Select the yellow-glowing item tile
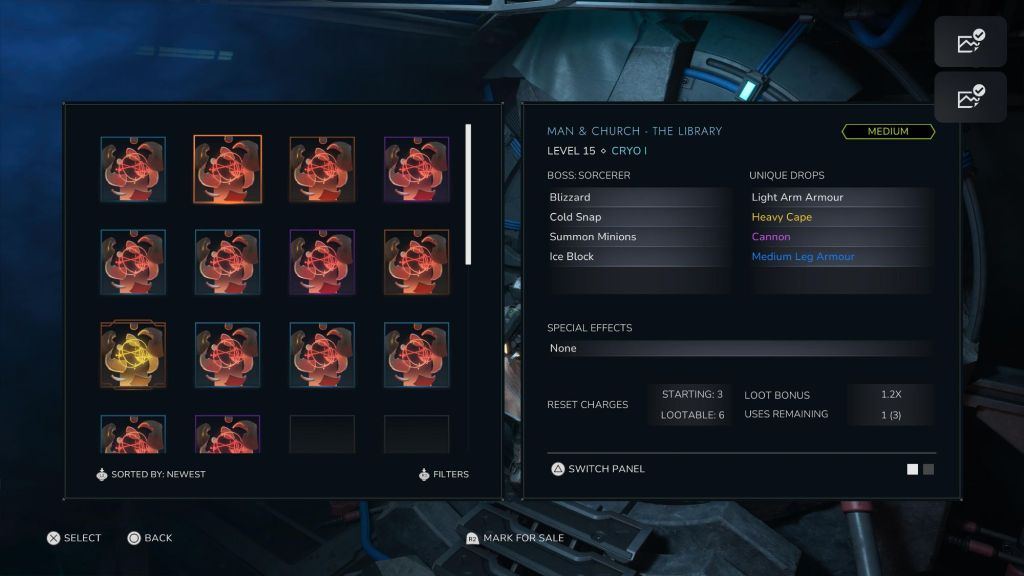This screenshot has width=1024, height=576. [x=133, y=355]
